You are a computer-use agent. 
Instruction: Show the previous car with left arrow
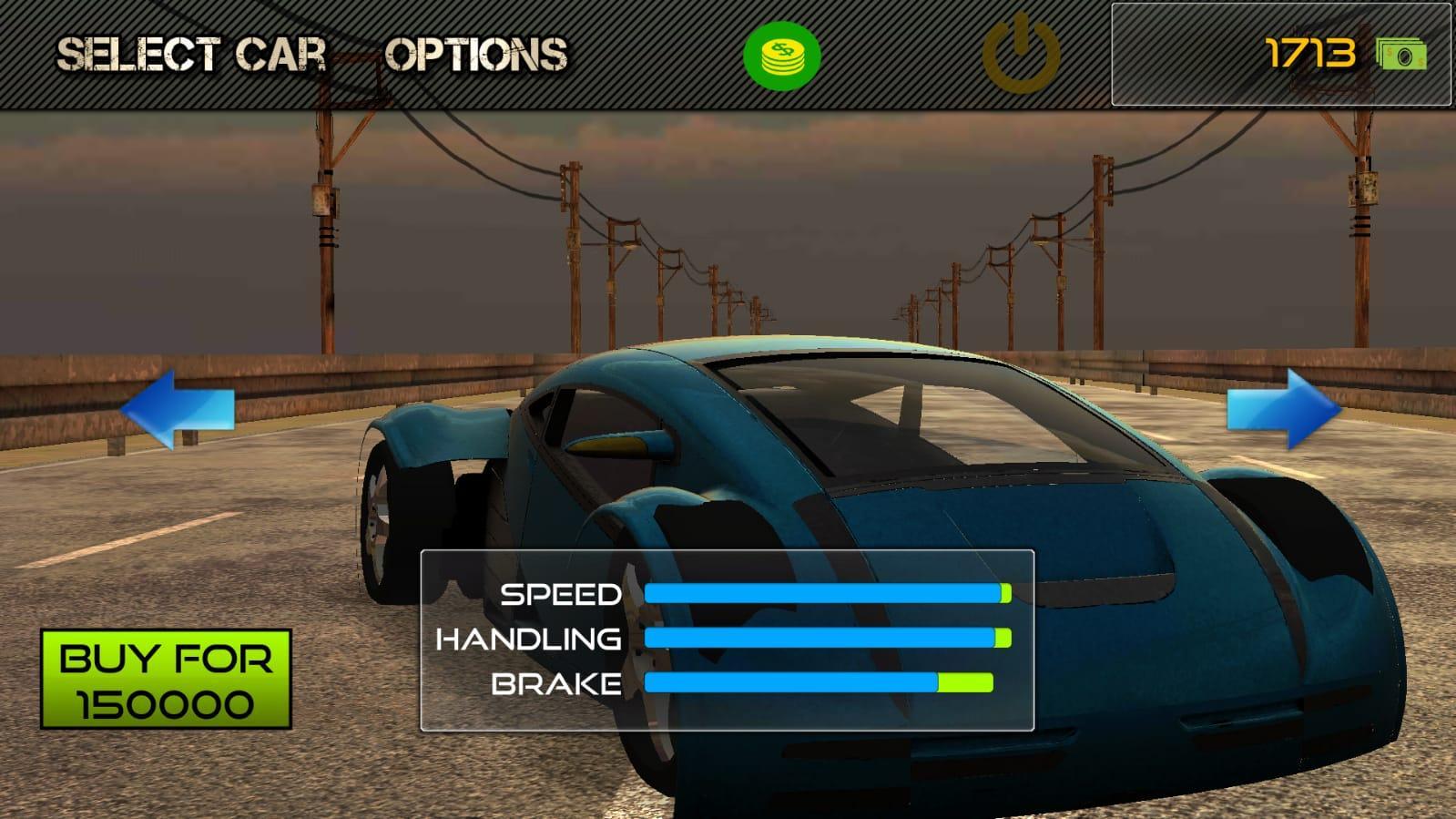tap(178, 408)
